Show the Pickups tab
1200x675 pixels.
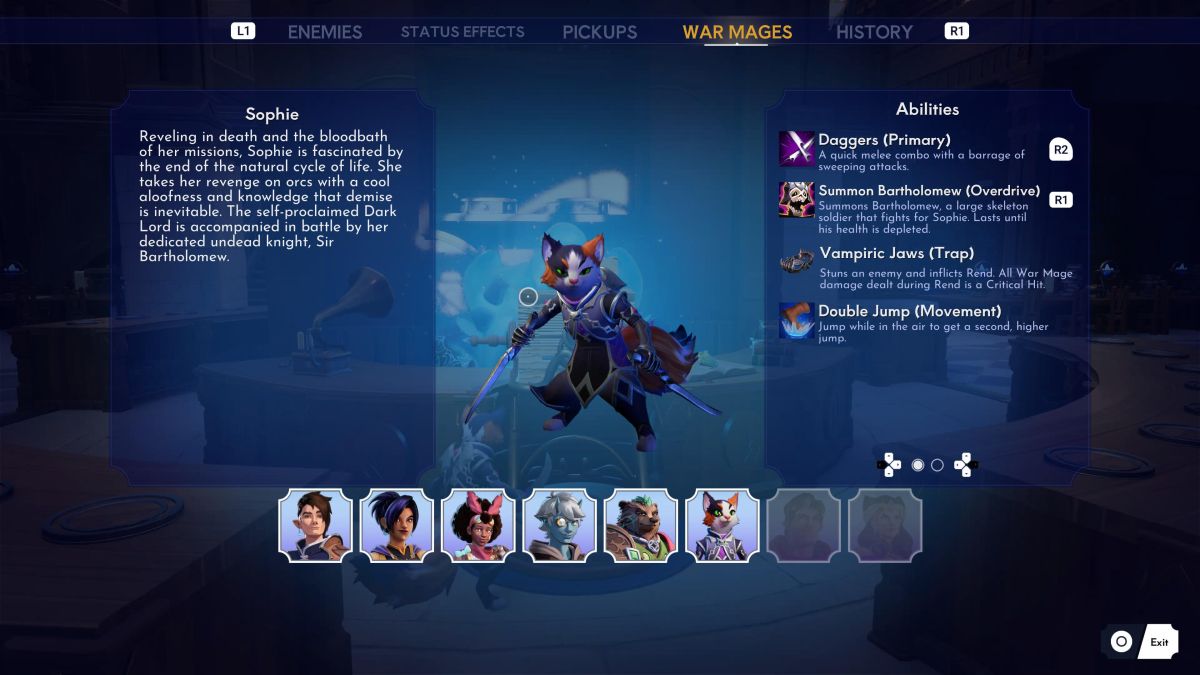tap(599, 32)
